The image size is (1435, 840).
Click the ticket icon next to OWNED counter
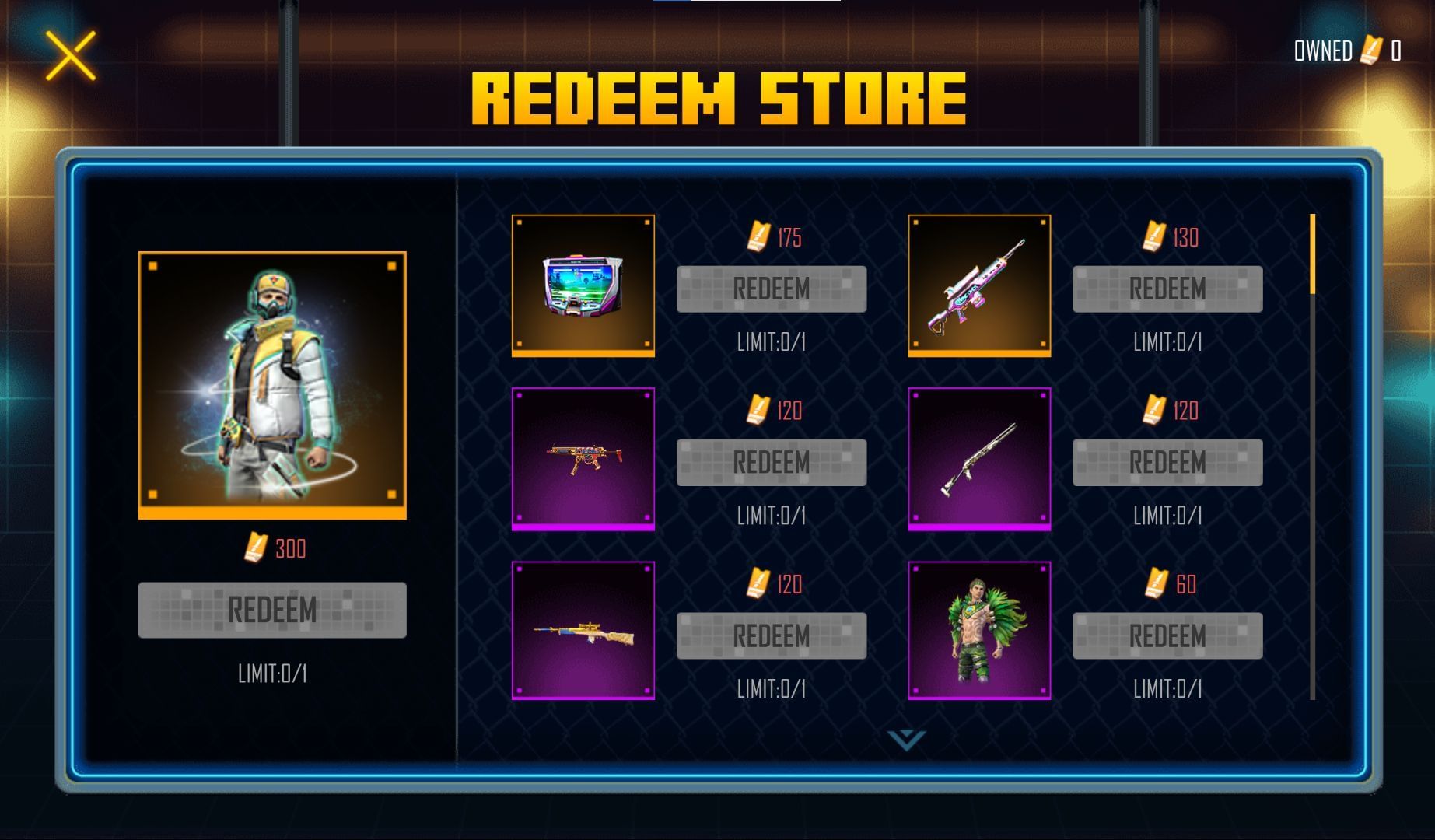point(1367,51)
